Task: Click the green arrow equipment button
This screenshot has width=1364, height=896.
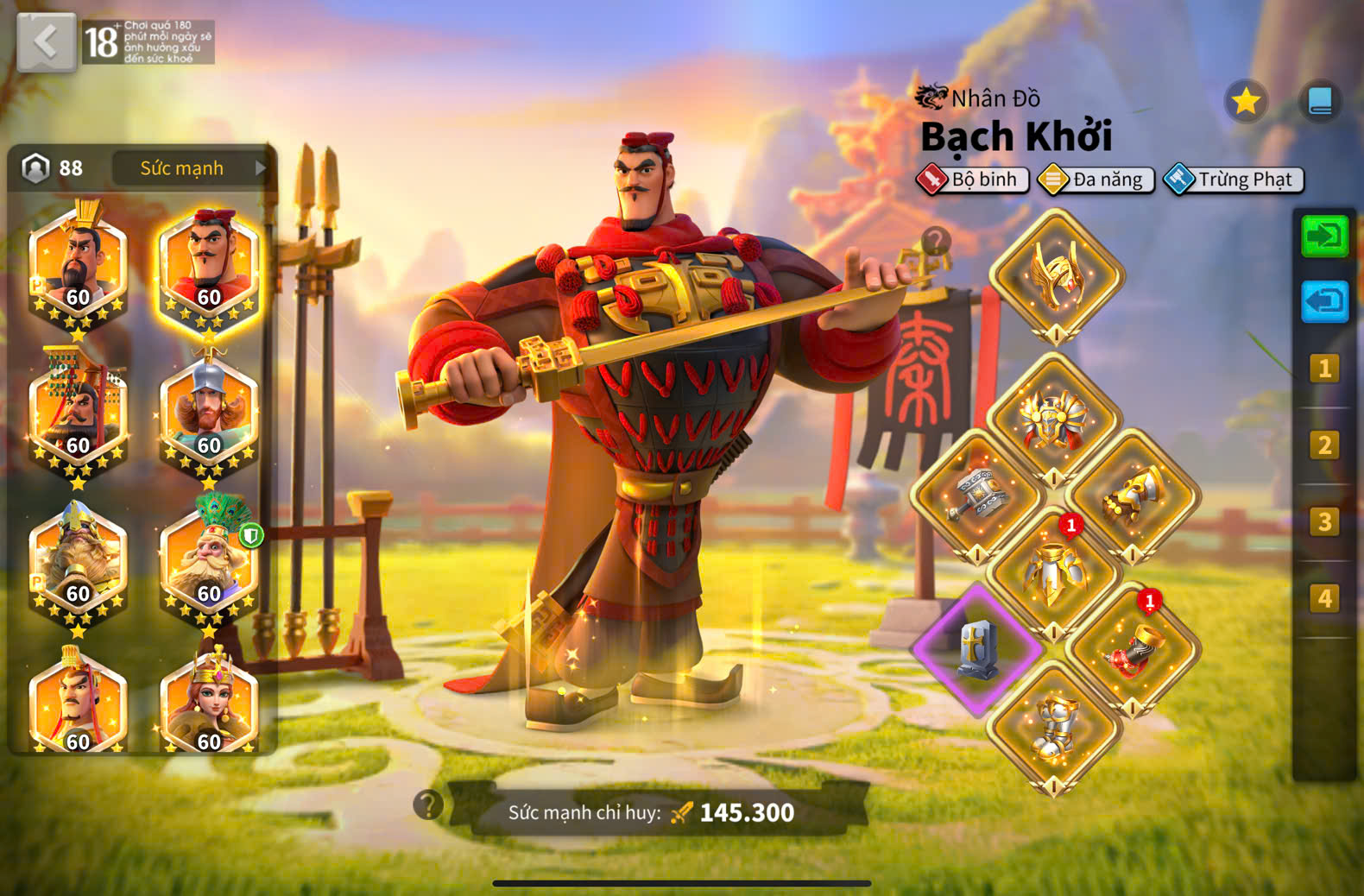Action: [x=1324, y=236]
